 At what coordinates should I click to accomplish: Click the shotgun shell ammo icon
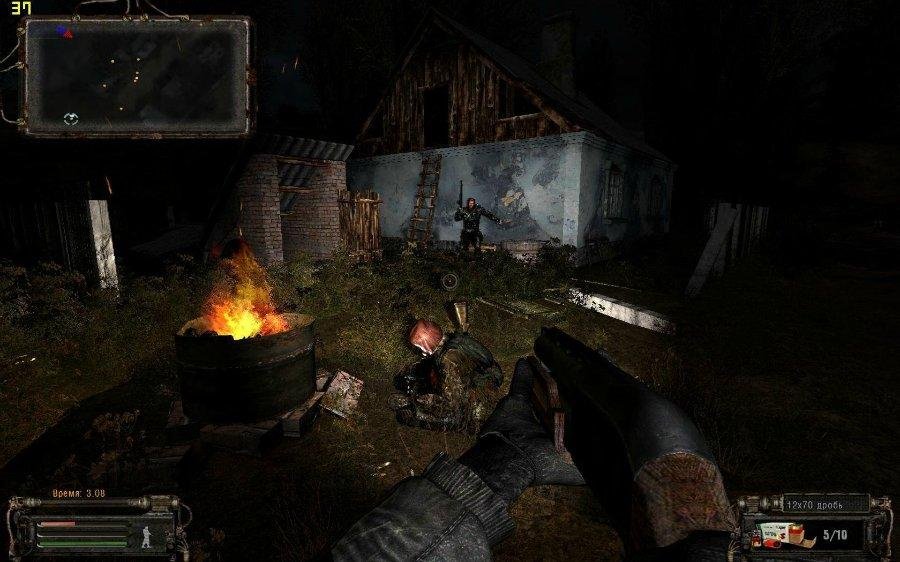(783, 534)
